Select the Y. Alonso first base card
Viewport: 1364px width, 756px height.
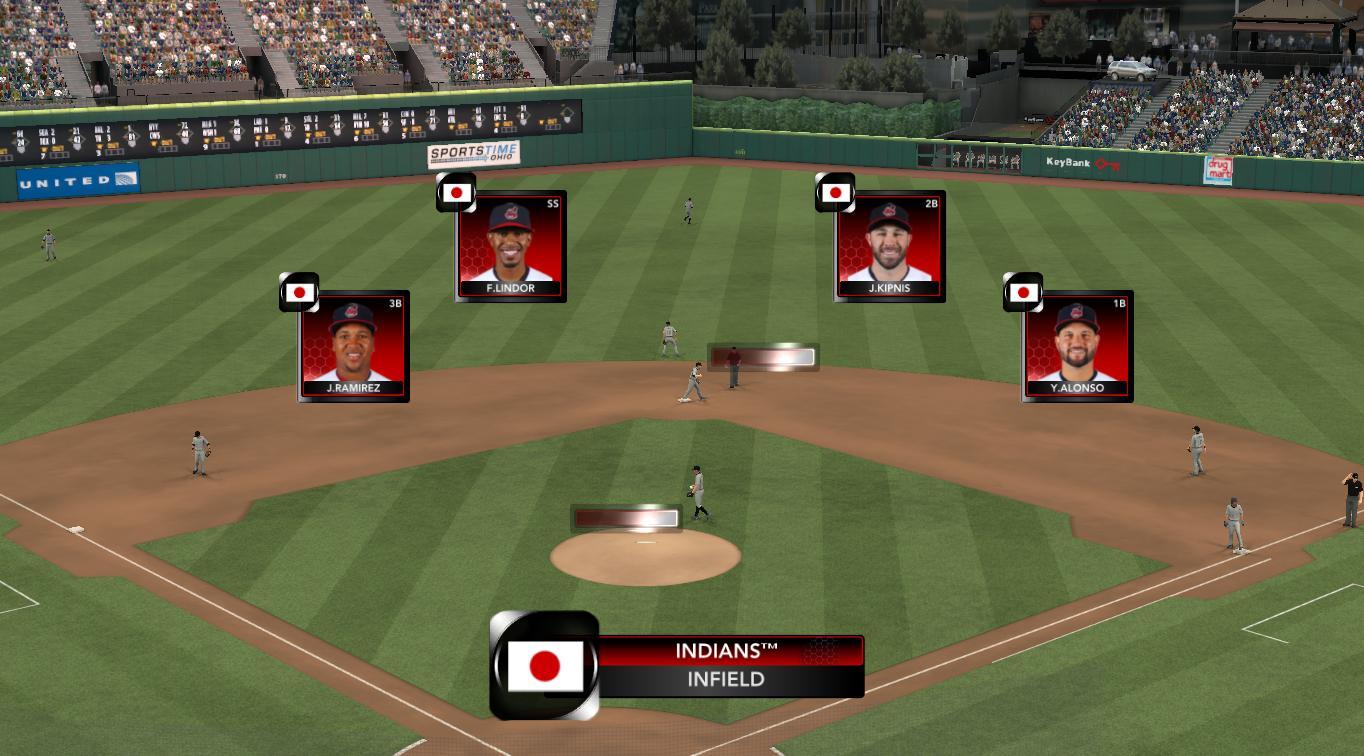tap(1077, 346)
